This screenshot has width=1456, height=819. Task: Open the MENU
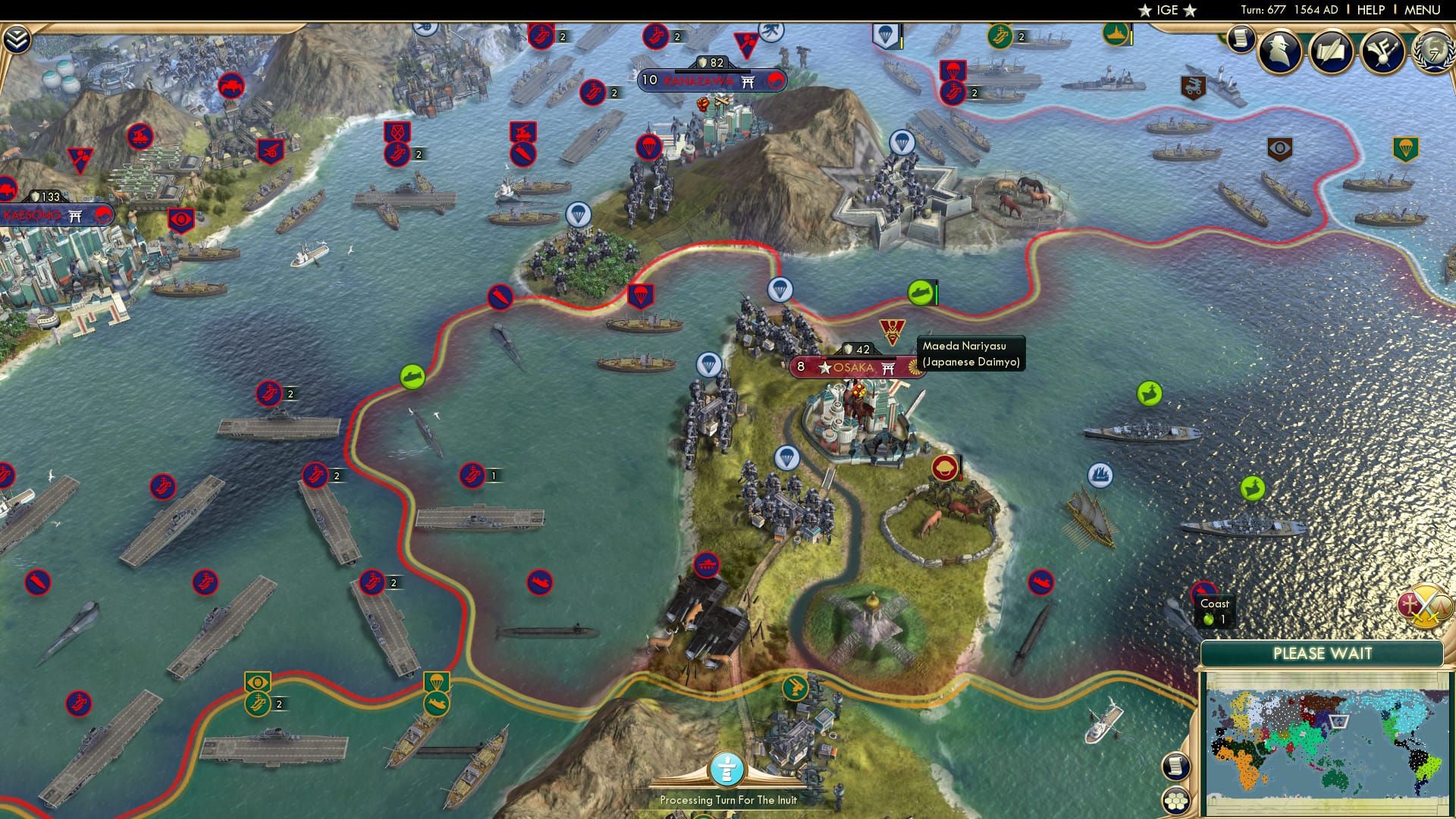(x=1422, y=9)
